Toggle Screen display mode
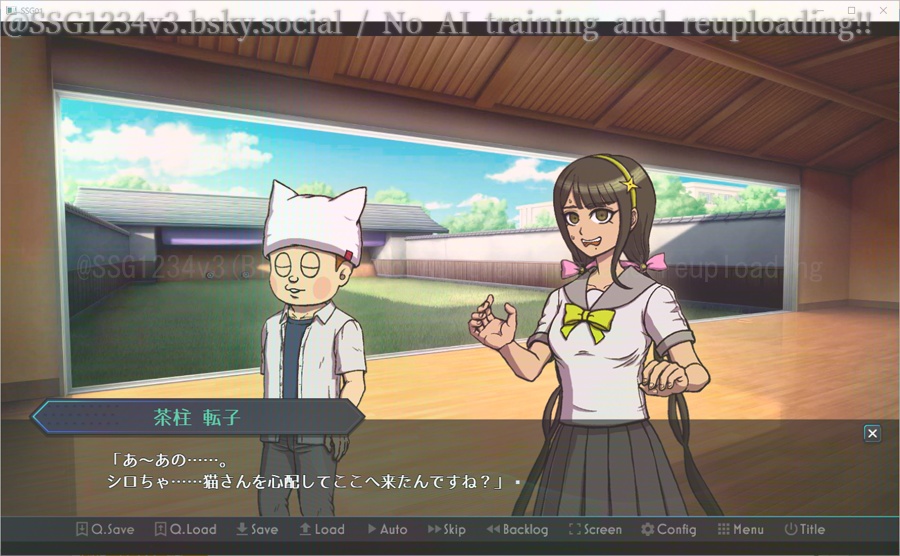 [595, 529]
